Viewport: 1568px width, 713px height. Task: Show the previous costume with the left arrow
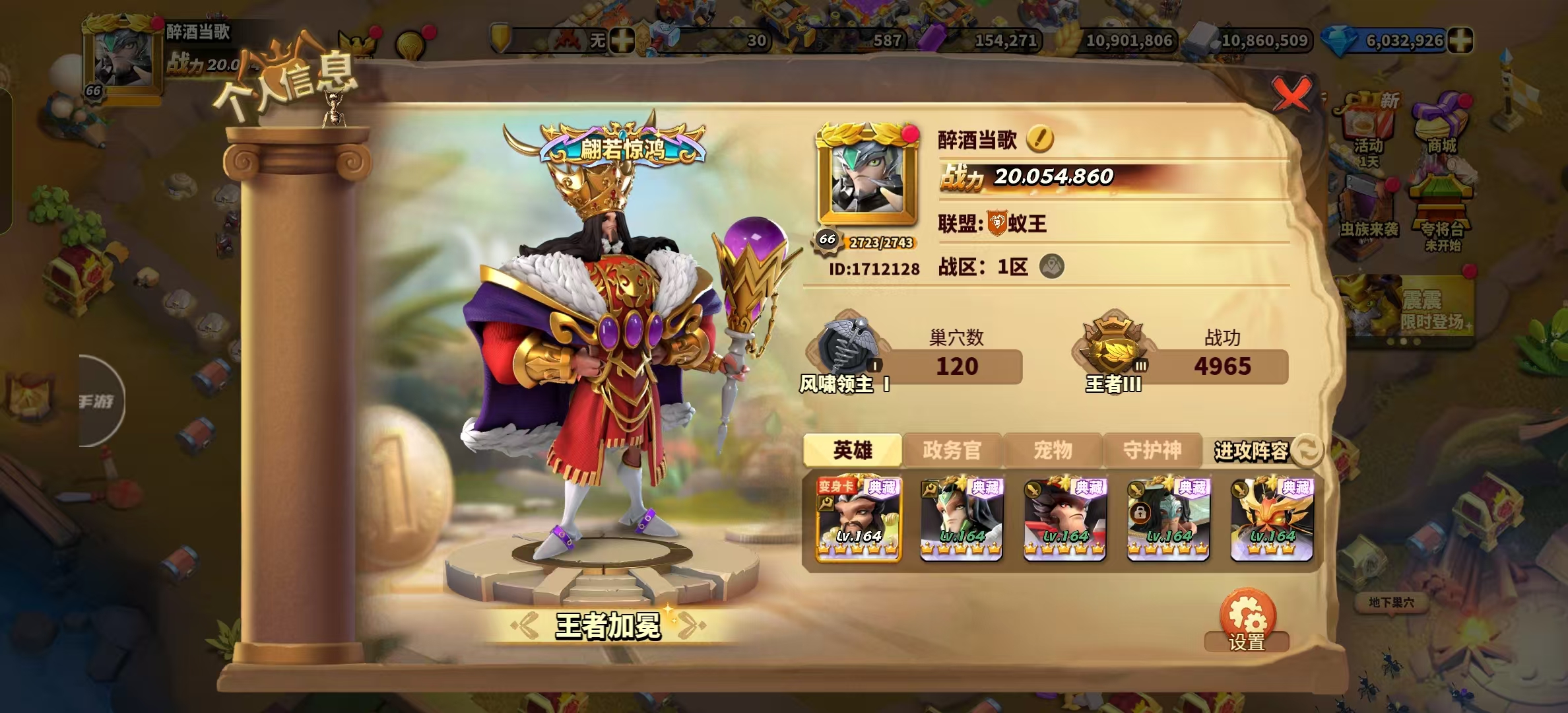click(x=526, y=625)
